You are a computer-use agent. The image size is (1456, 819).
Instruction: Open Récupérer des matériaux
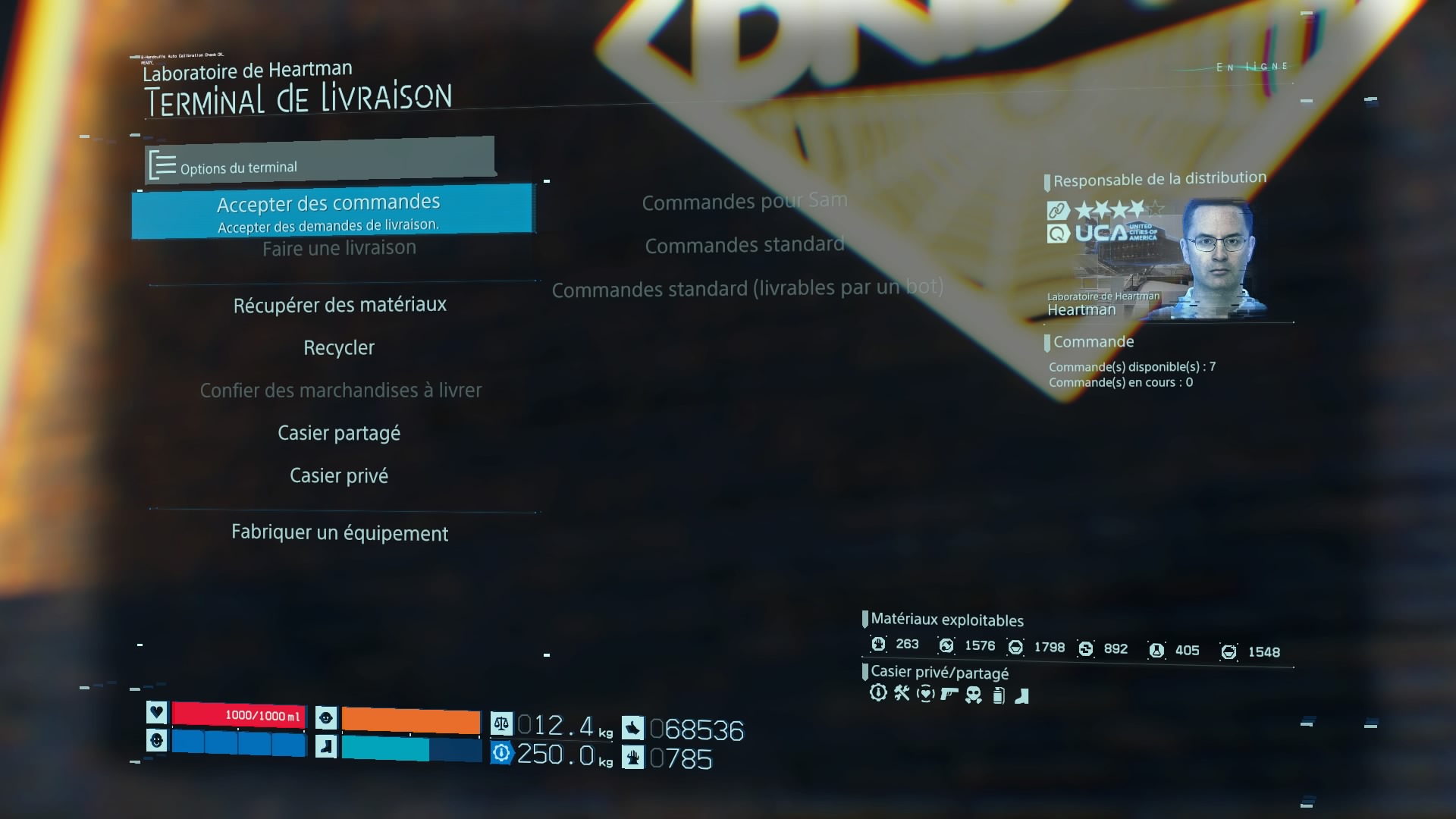(x=340, y=305)
